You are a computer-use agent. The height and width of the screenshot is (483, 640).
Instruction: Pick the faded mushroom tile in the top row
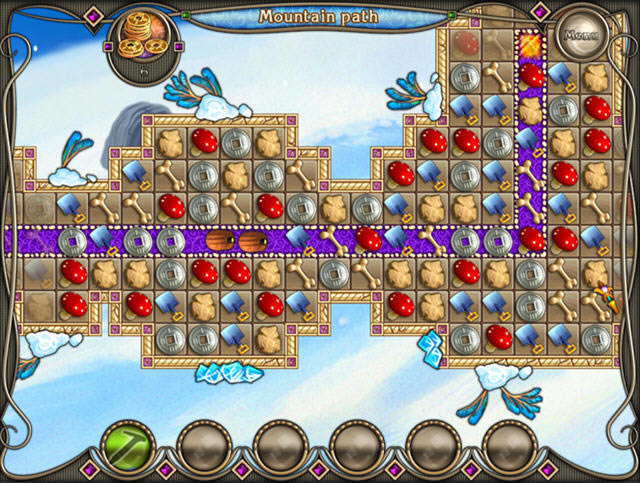coord(464,45)
